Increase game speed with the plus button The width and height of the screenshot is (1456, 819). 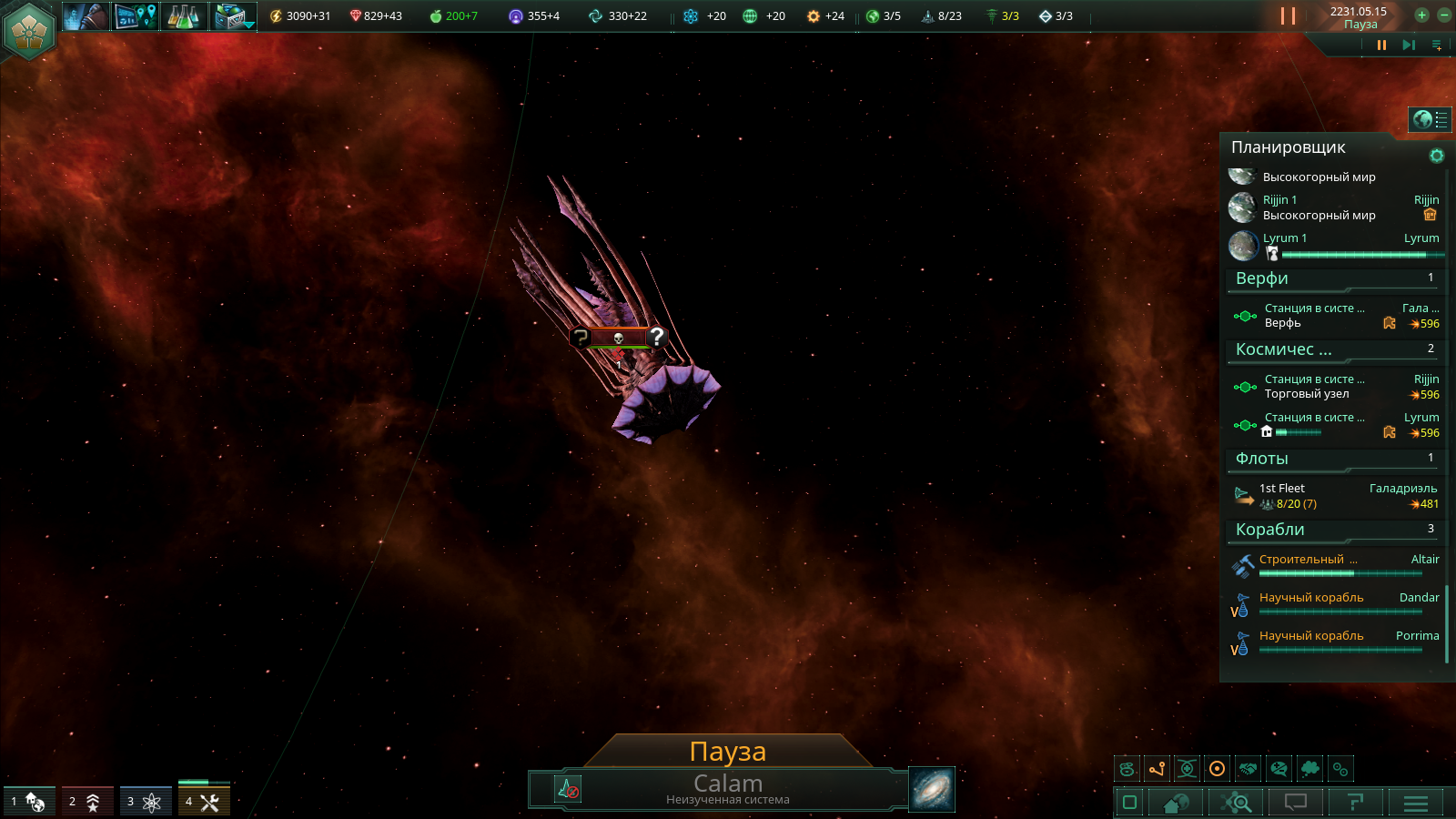[1421, 15]
